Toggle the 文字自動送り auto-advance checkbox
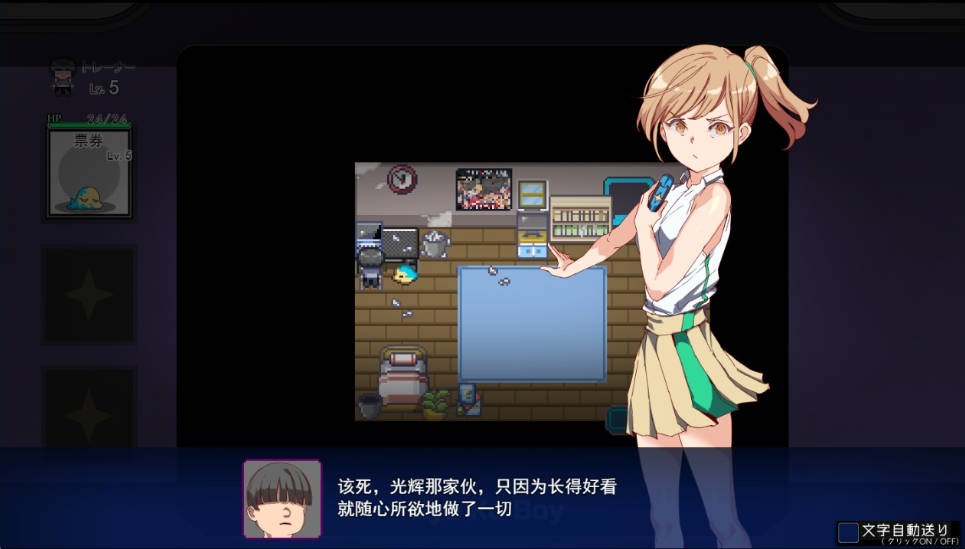The height and width of the screenshot is (549, 965). 848,532
